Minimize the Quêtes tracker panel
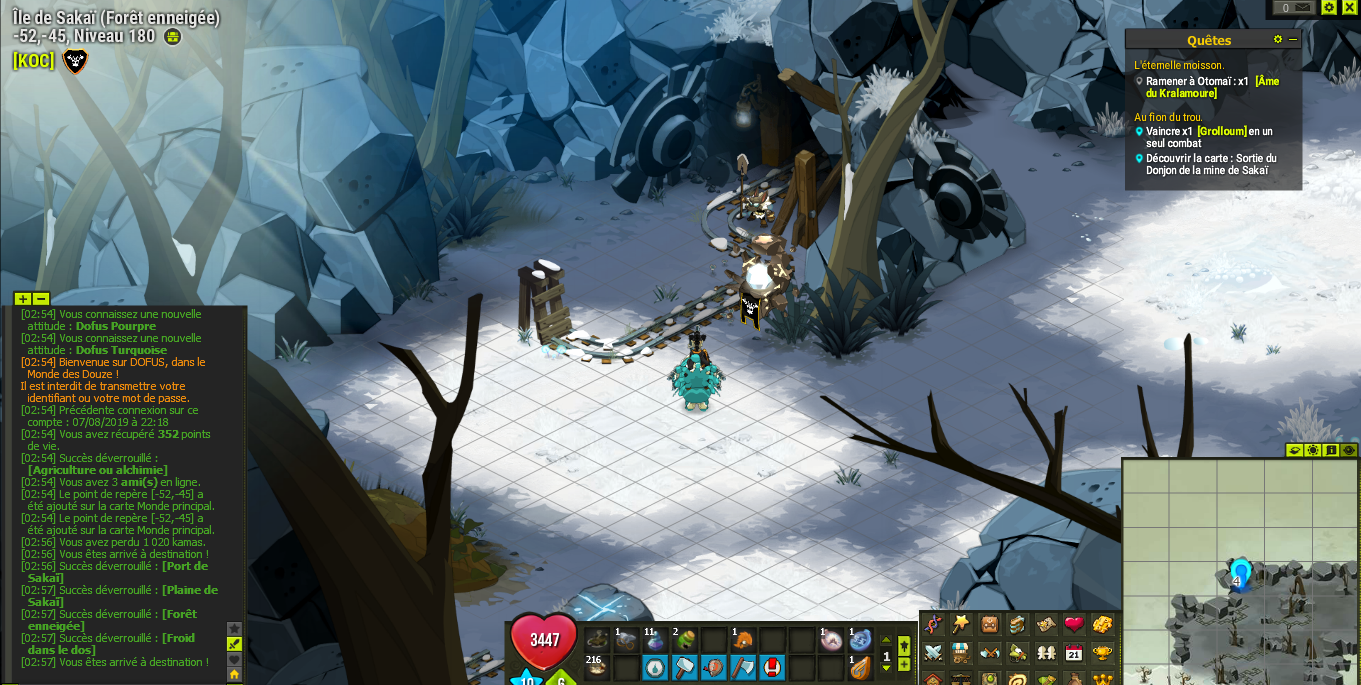The width and height of the screenshot is (1361, 685). 1293,40
